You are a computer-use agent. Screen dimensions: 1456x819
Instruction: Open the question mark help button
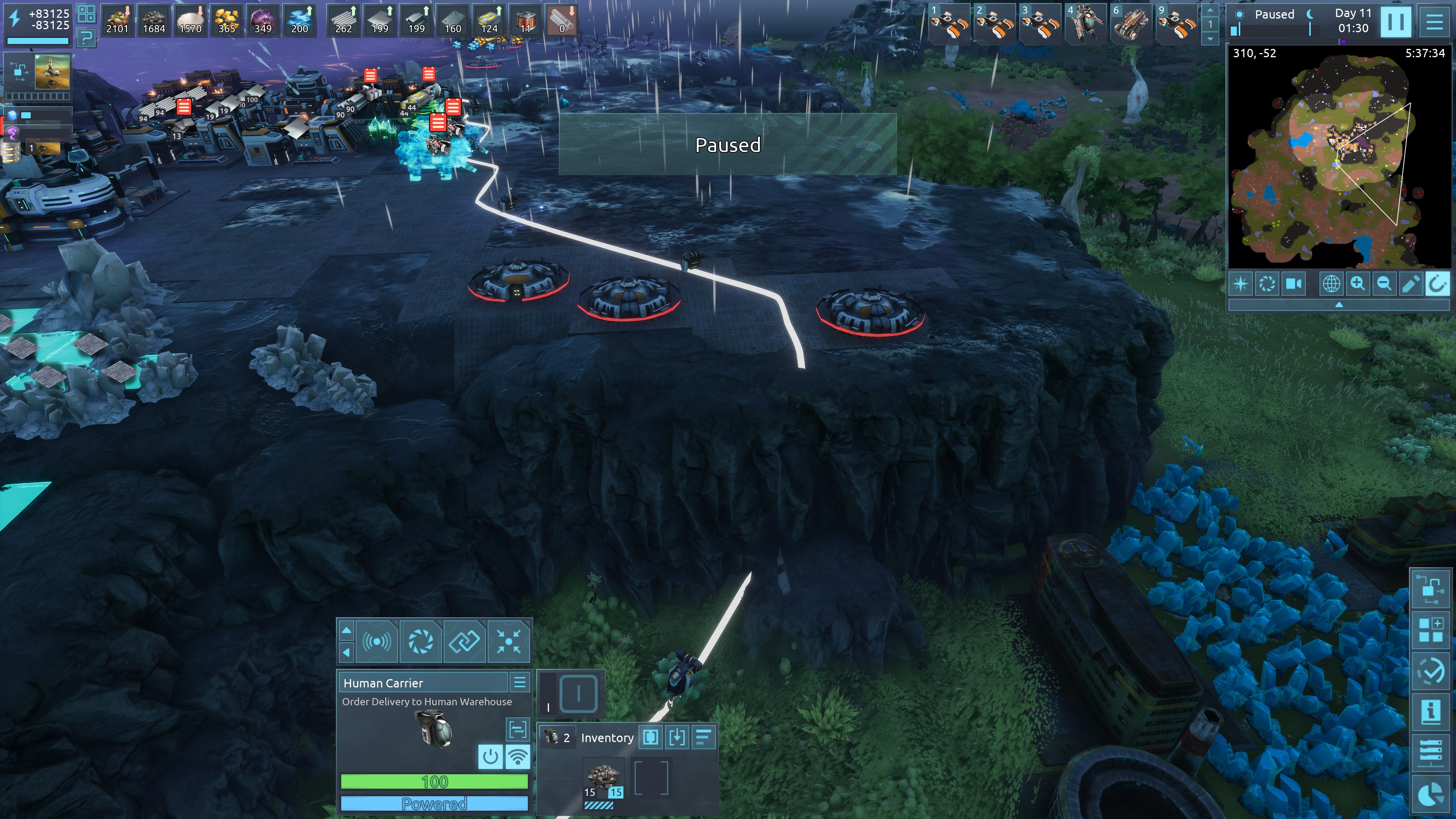click(86, 38)
